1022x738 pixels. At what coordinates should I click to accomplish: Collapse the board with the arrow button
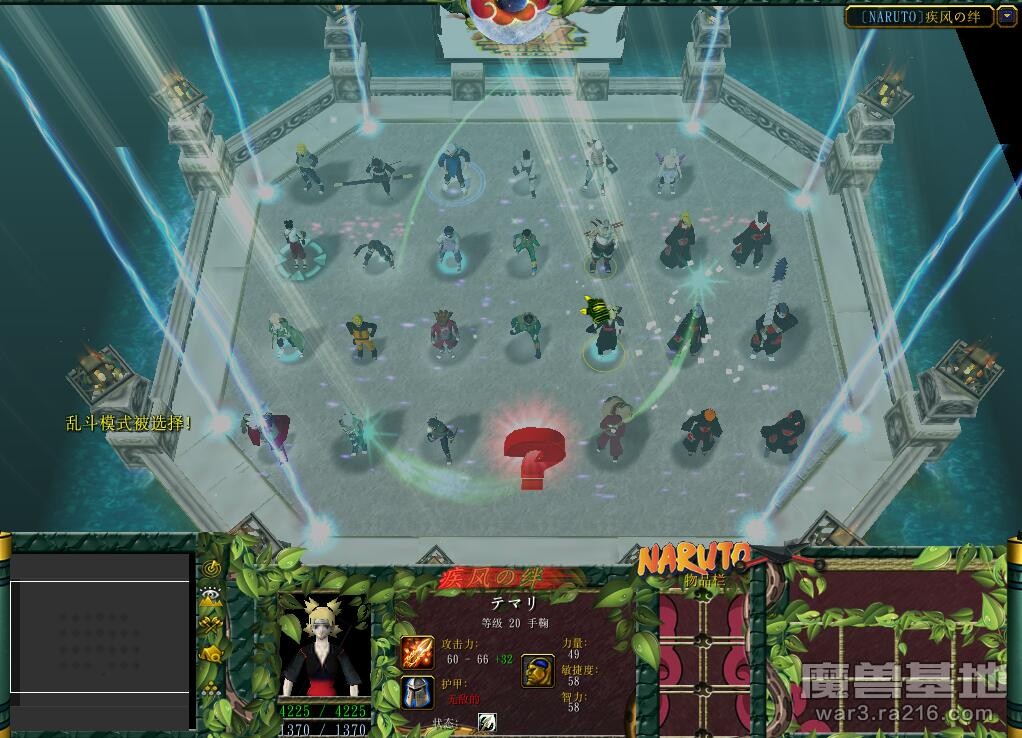click(x=1006, y=16)
